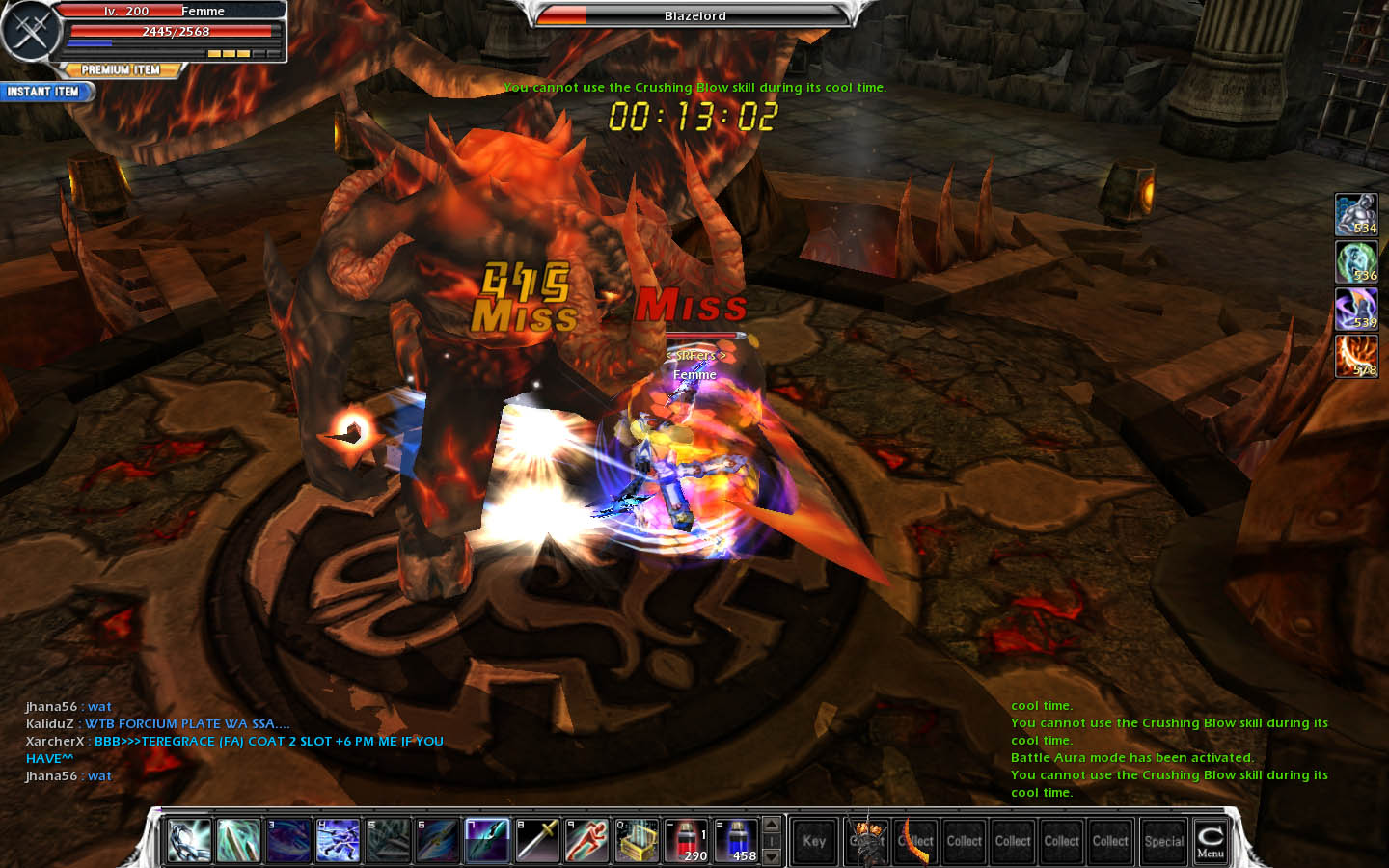Activate the red running figure dash skill
The width and height of the screenshot is (1389, 868).
[587, 840]
